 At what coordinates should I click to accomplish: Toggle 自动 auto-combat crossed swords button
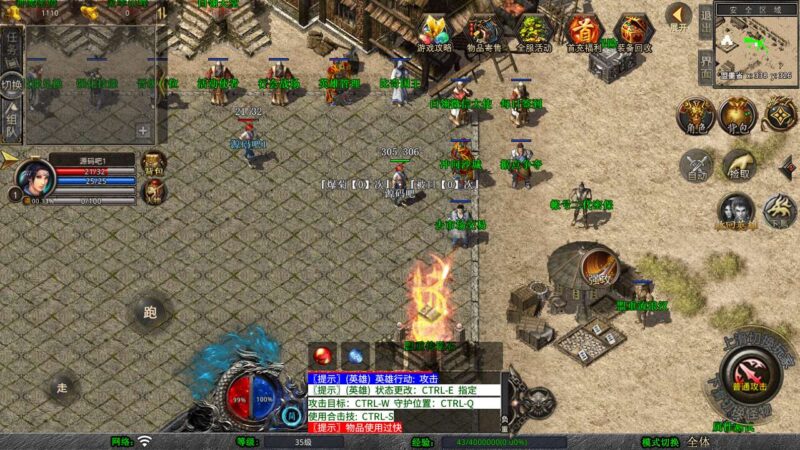696,164
